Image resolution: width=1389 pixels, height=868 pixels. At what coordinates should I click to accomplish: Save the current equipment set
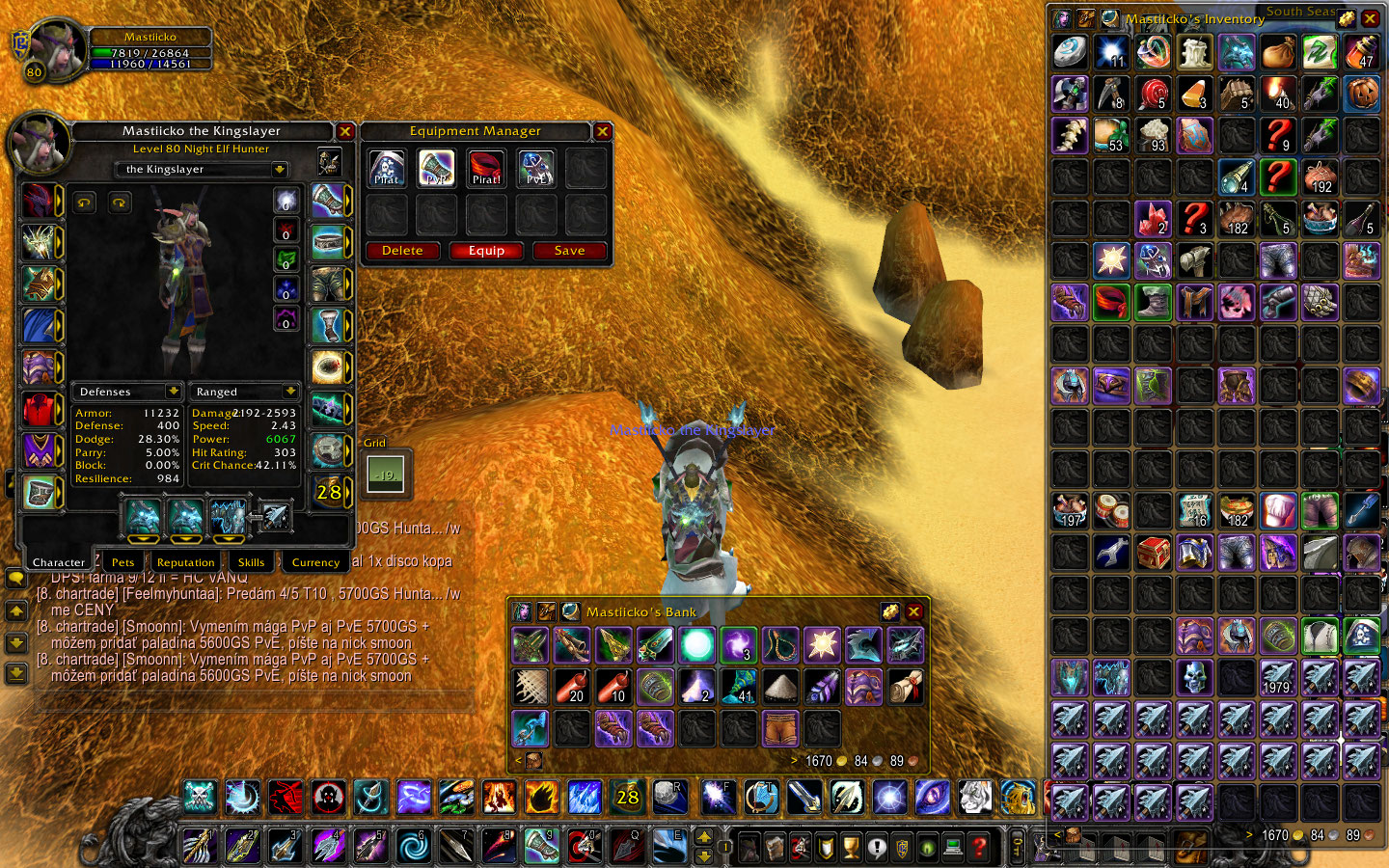569,251
